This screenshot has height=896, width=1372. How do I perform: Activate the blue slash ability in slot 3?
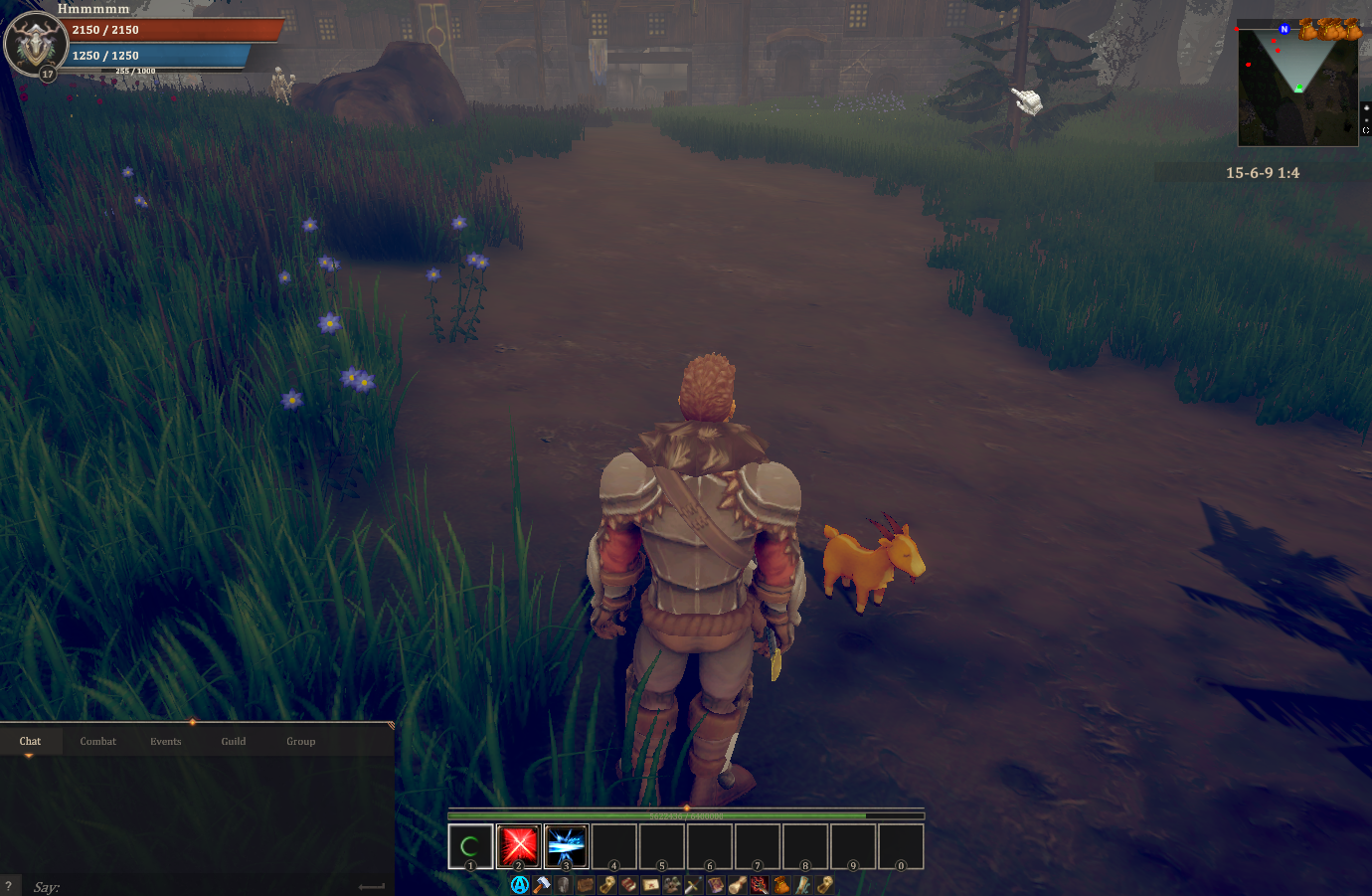coord(564,846)
